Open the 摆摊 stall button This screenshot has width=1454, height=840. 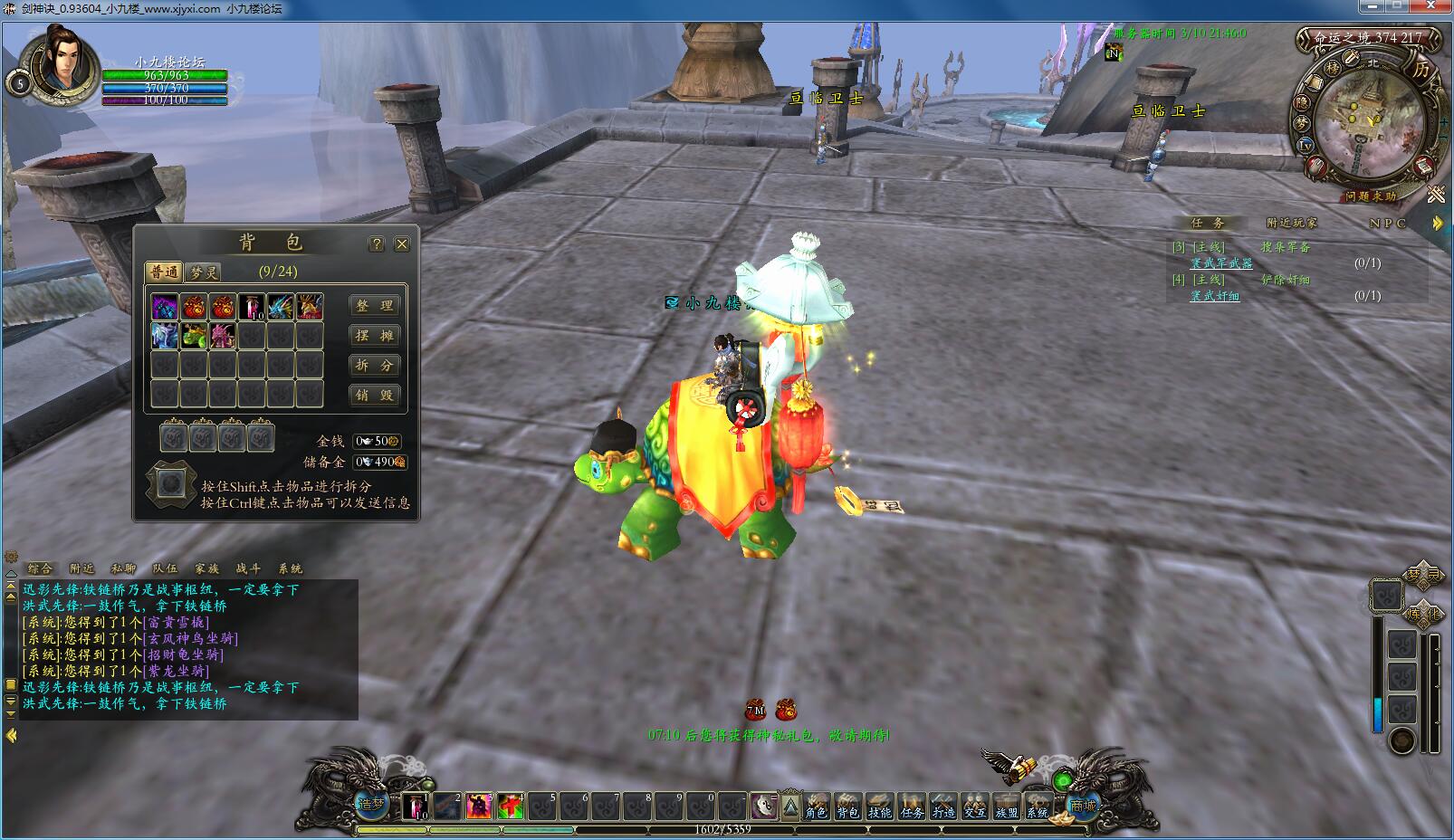click(374, 336)
